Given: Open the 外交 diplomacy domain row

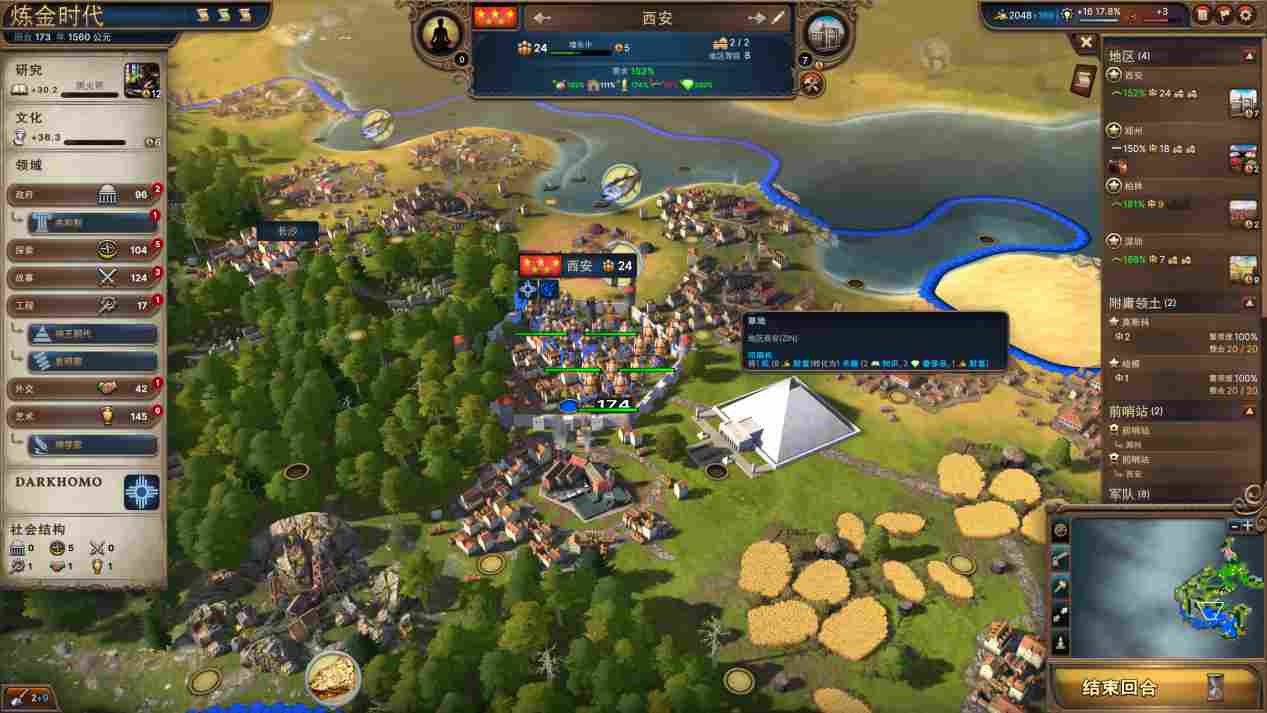Looking at the screenshot, I should [82, 388].
